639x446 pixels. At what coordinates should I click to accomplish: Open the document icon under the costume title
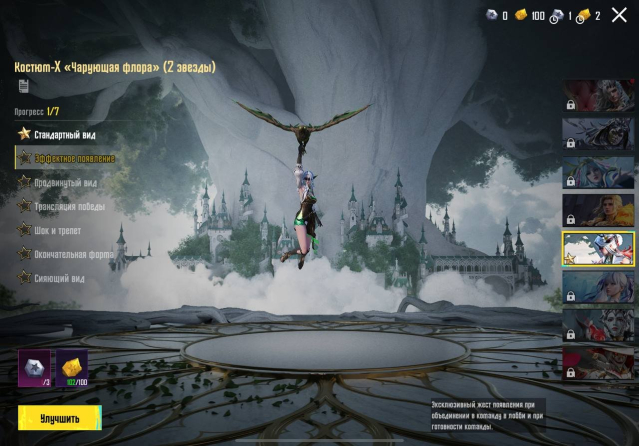pos(23,87)
